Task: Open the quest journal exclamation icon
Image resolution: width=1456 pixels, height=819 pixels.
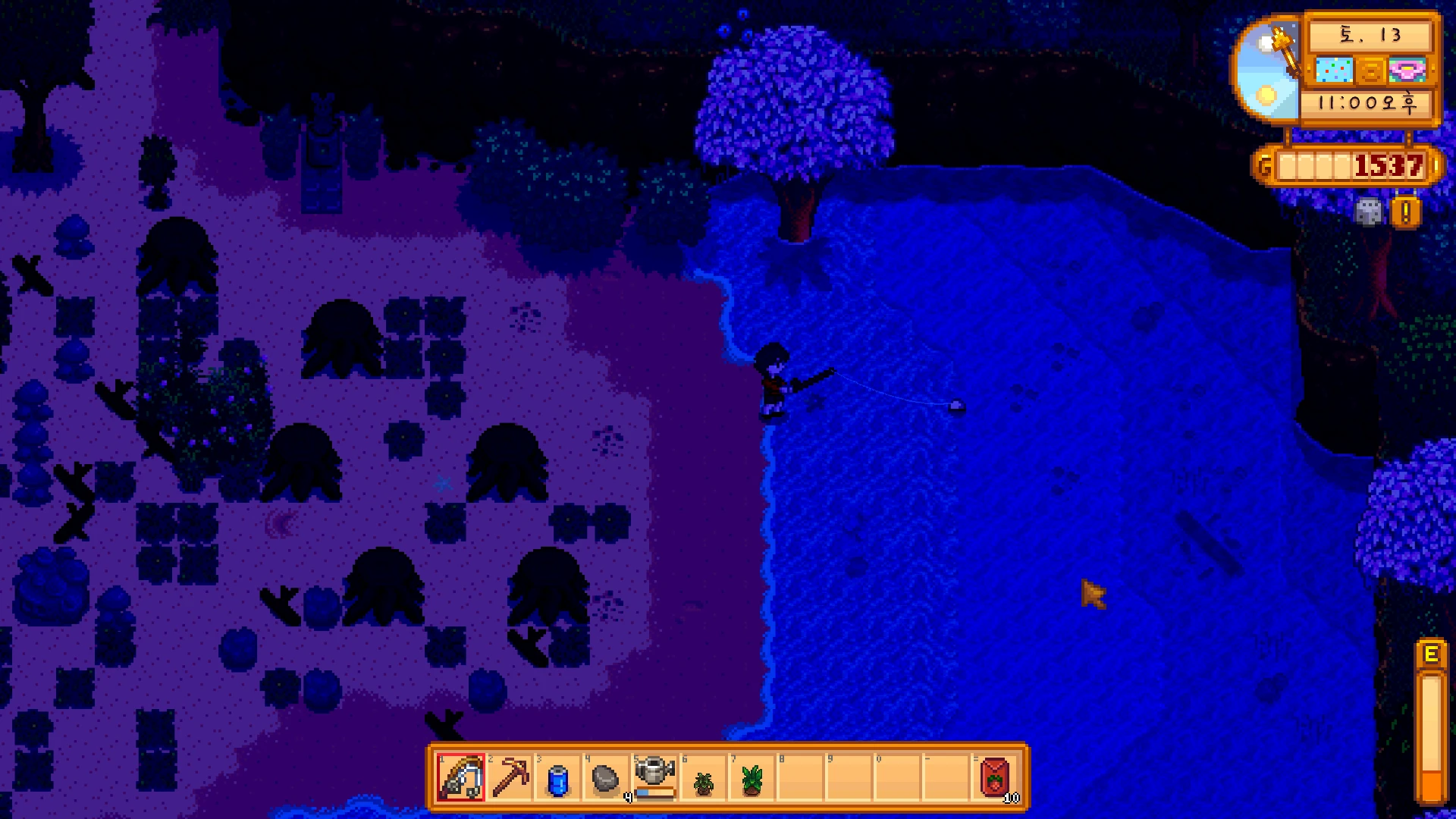Action: [1405, 212]
